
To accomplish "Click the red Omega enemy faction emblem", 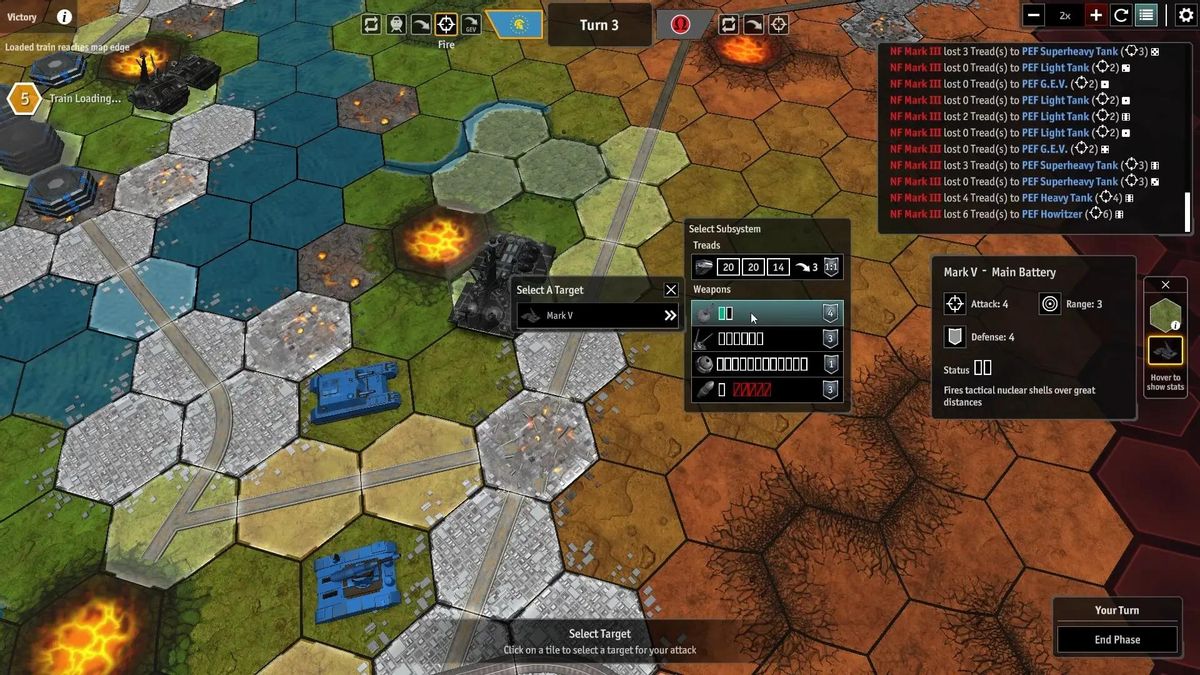I will click(x=681, y=24).
